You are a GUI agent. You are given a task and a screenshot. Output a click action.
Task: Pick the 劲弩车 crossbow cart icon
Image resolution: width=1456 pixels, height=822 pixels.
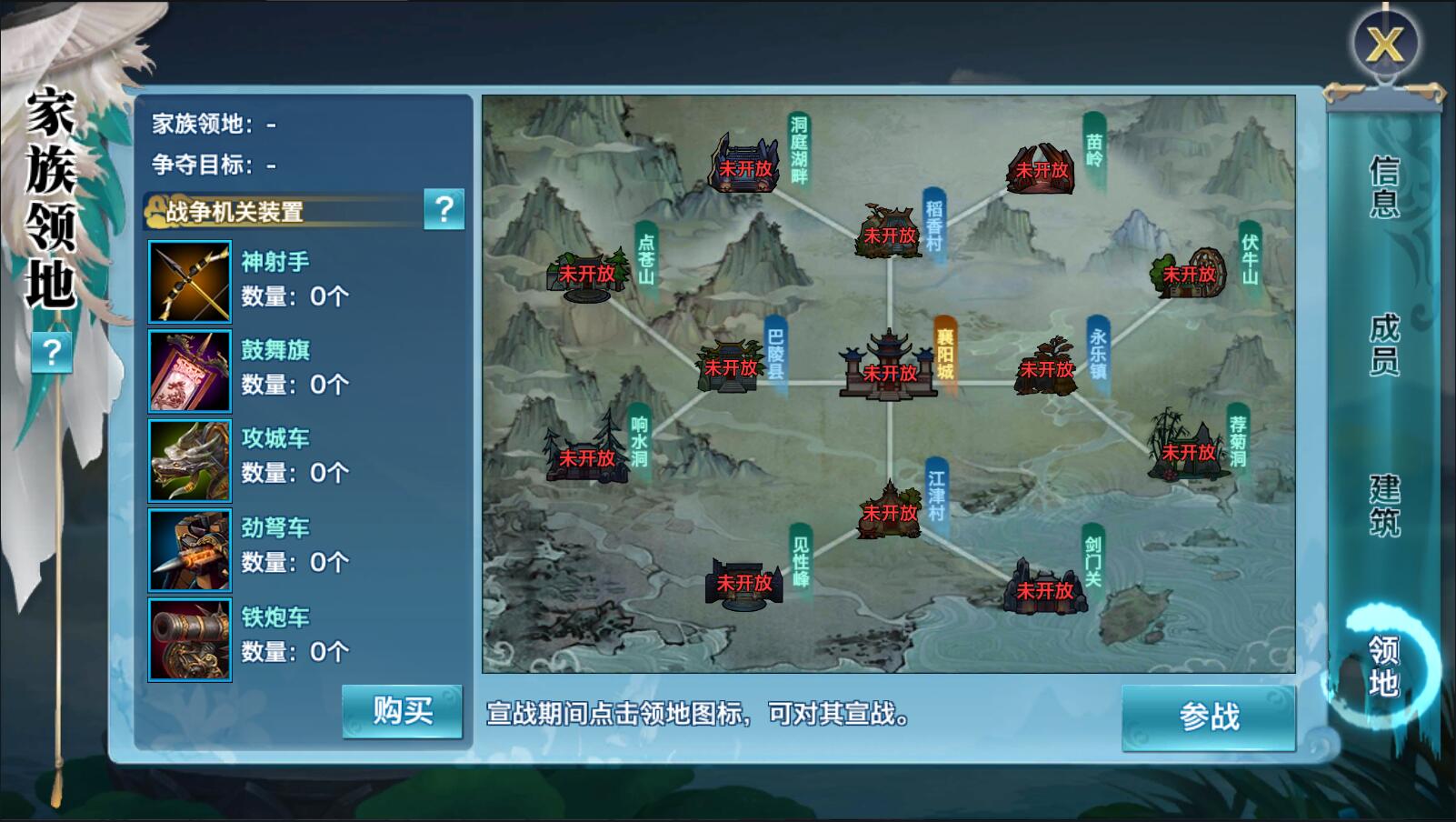click(190, 550)
